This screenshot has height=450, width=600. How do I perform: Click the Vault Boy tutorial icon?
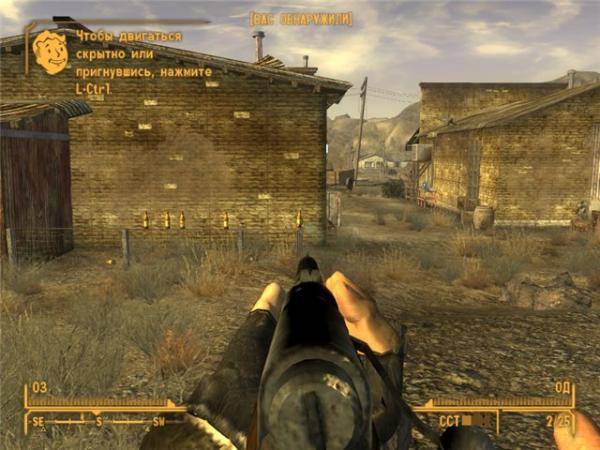pos(49,52)
